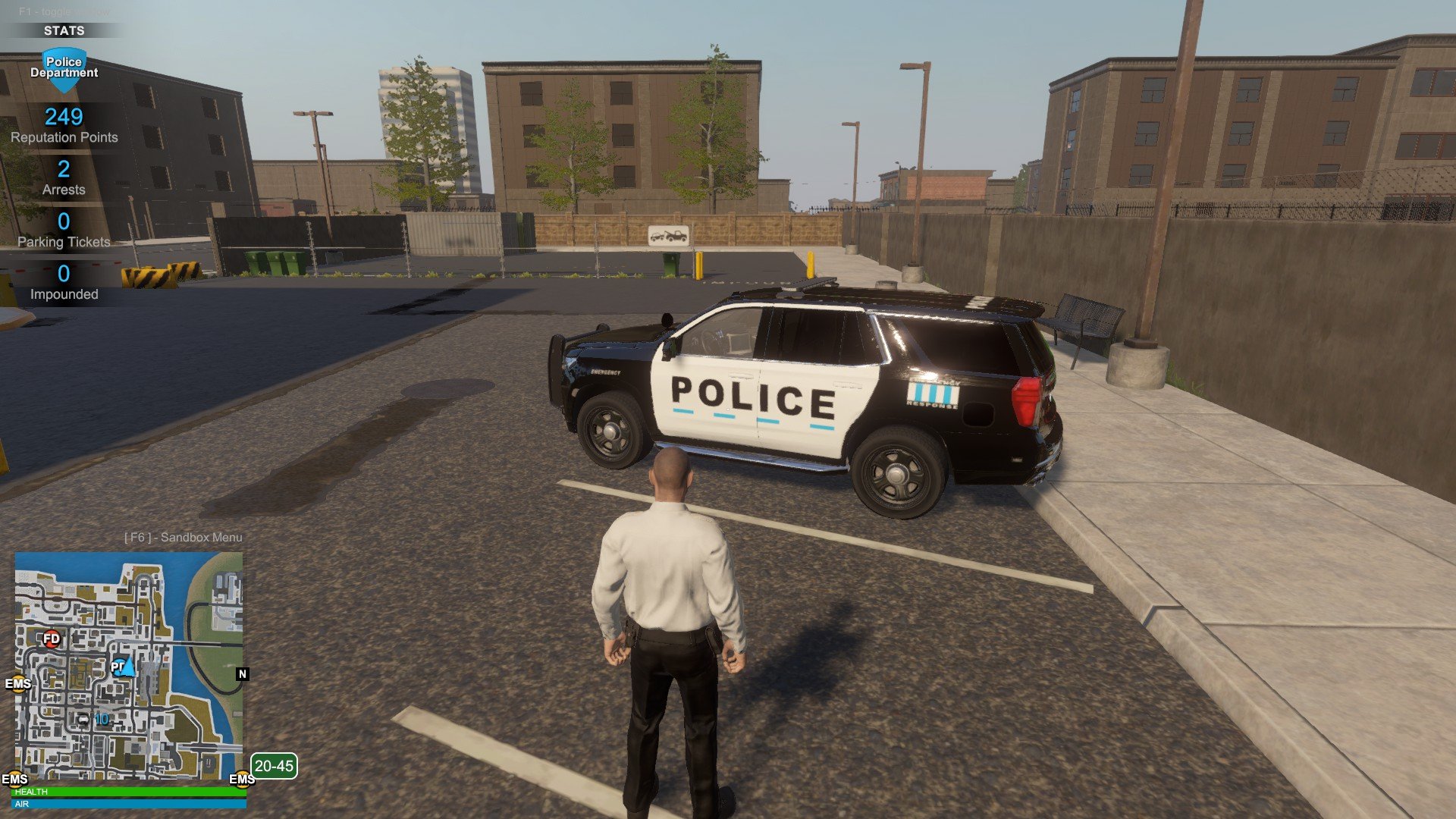The width and height of the screenshot is (1456, 819).
Task: Click the city minimap
Action: click(129, 665)
